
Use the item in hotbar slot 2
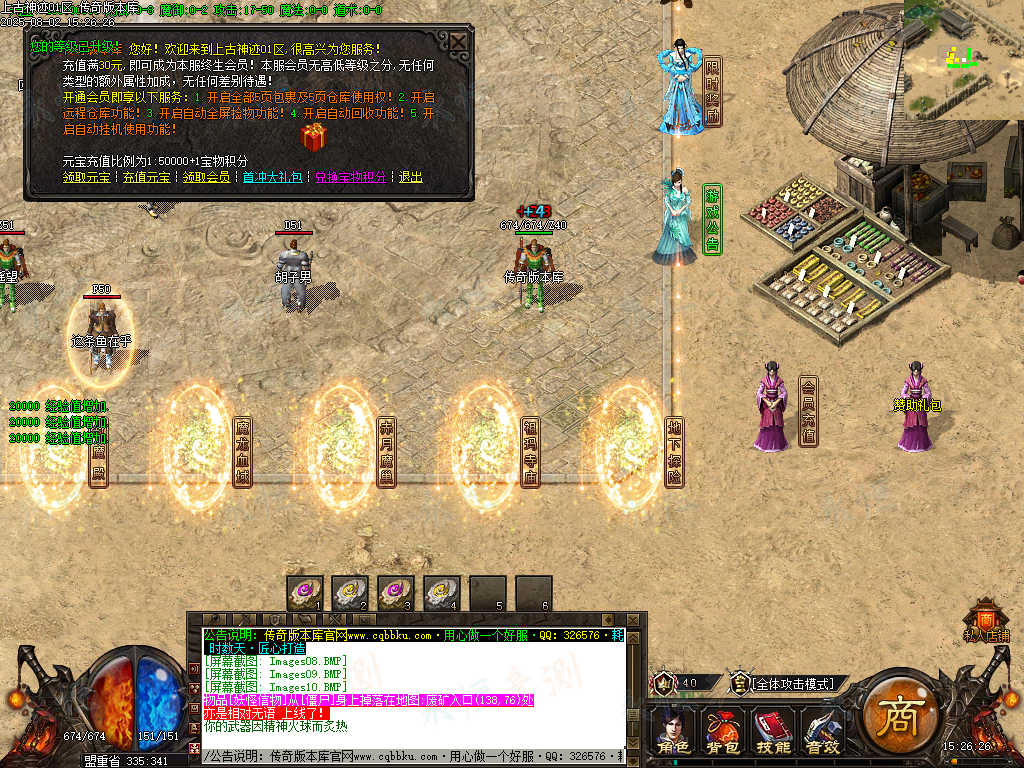pos(351,592)
